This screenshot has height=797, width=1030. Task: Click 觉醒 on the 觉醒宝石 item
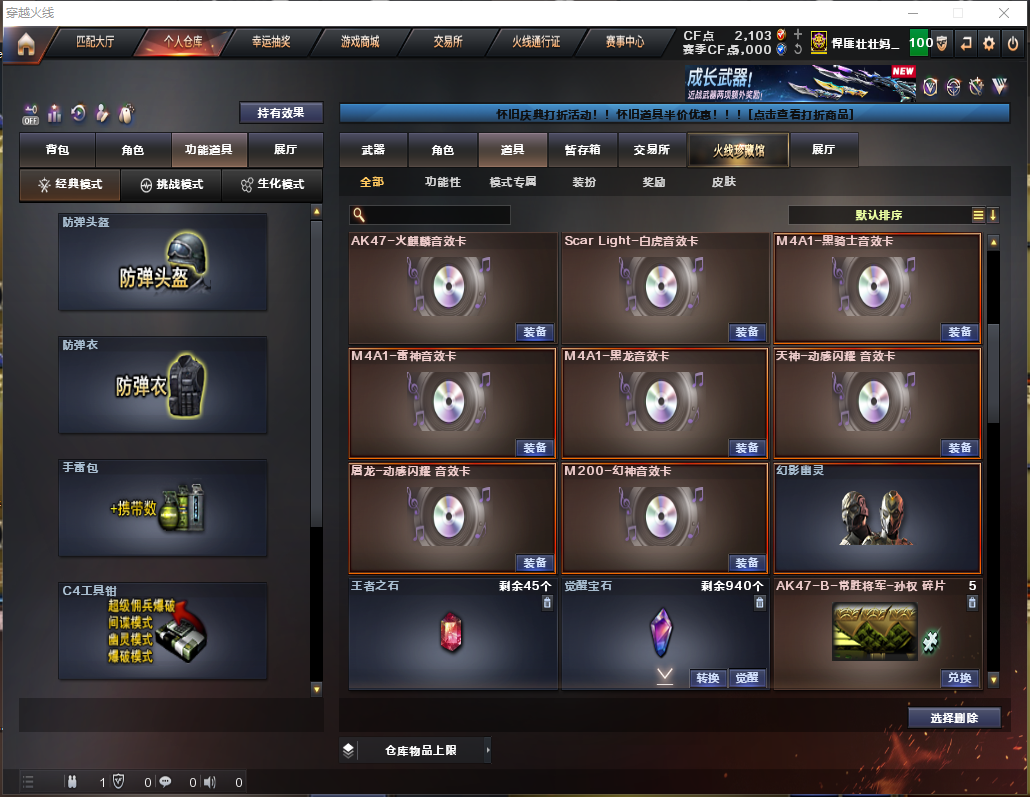click(x=747, y=678)
